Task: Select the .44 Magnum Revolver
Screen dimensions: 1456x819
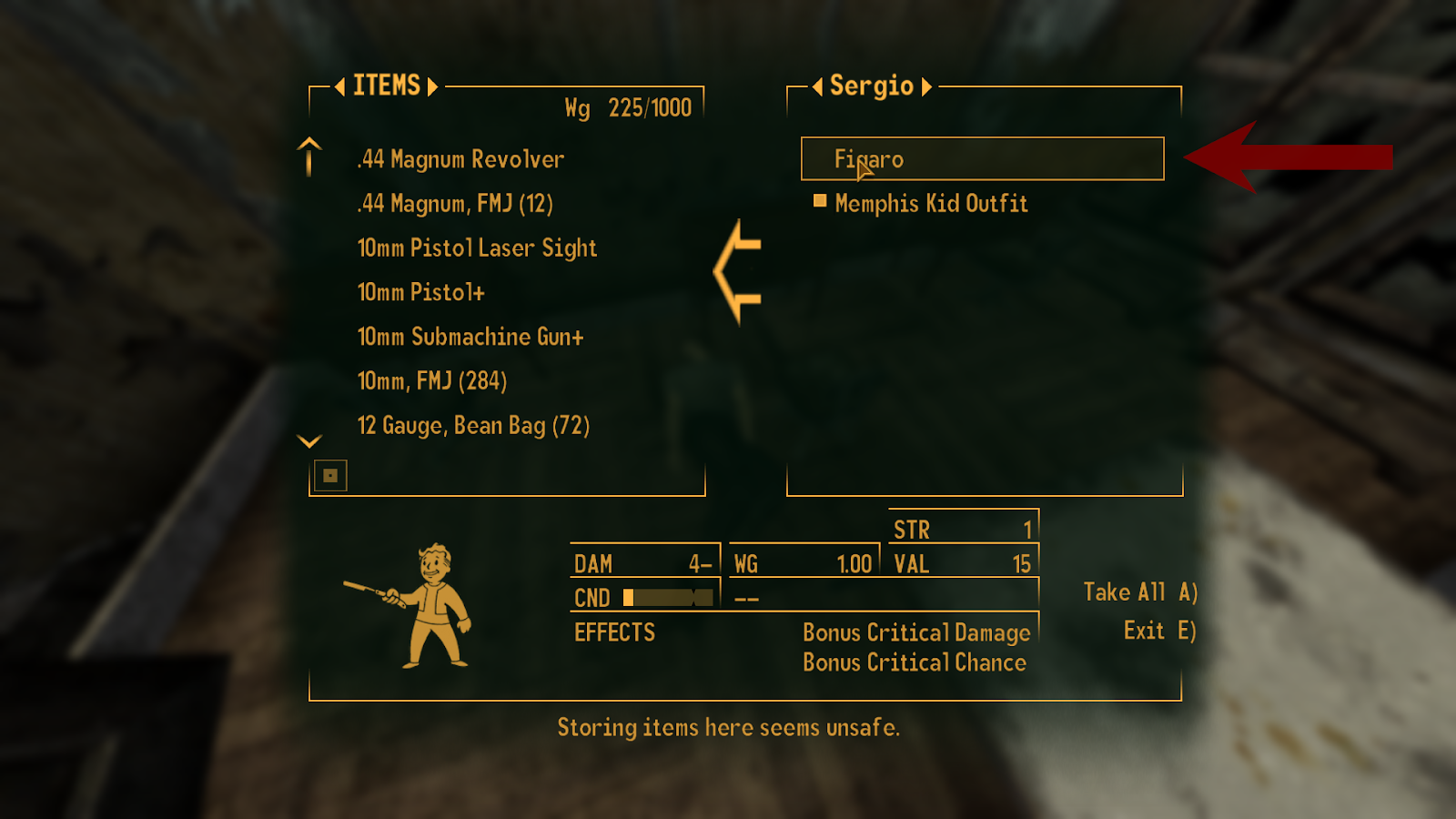Action: pyautogui.click(x=460, y=159)
